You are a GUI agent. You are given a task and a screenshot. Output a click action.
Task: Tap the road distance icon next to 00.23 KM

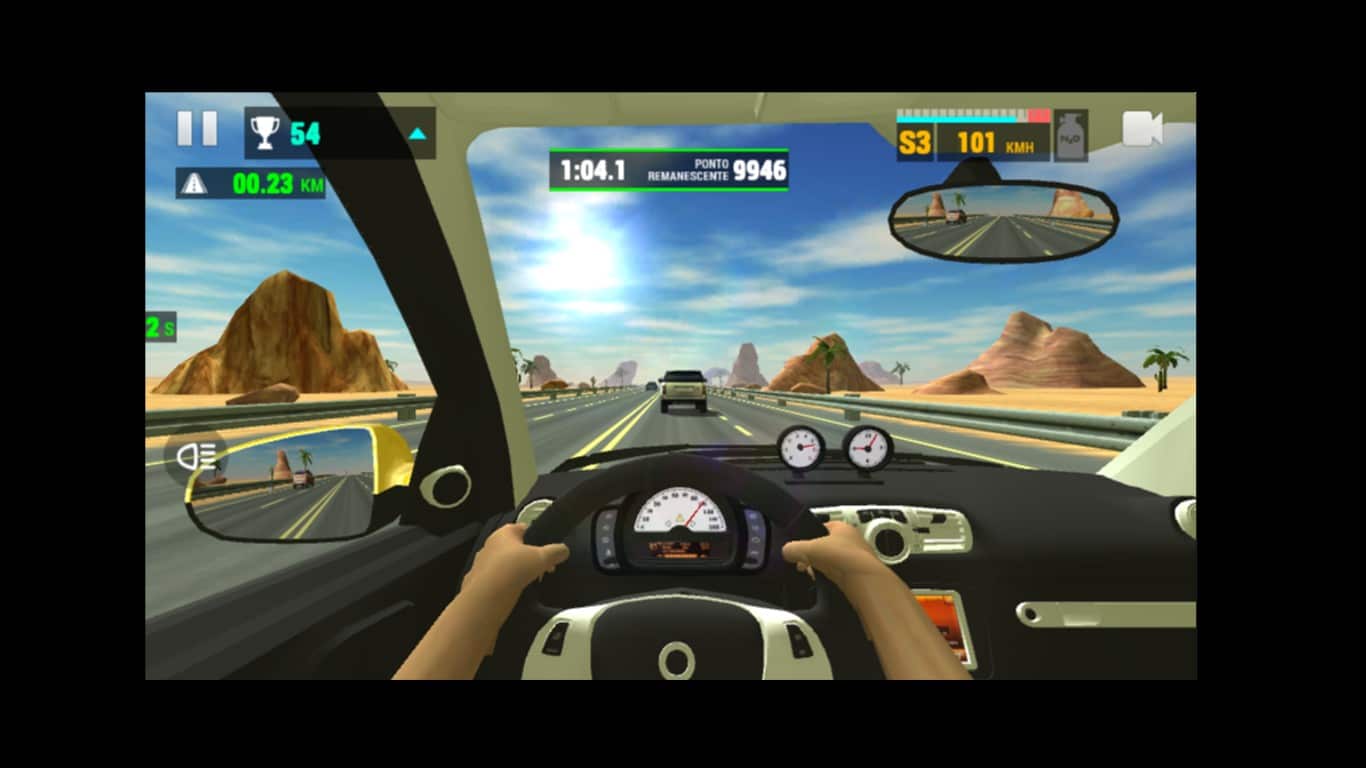[195, 183]
